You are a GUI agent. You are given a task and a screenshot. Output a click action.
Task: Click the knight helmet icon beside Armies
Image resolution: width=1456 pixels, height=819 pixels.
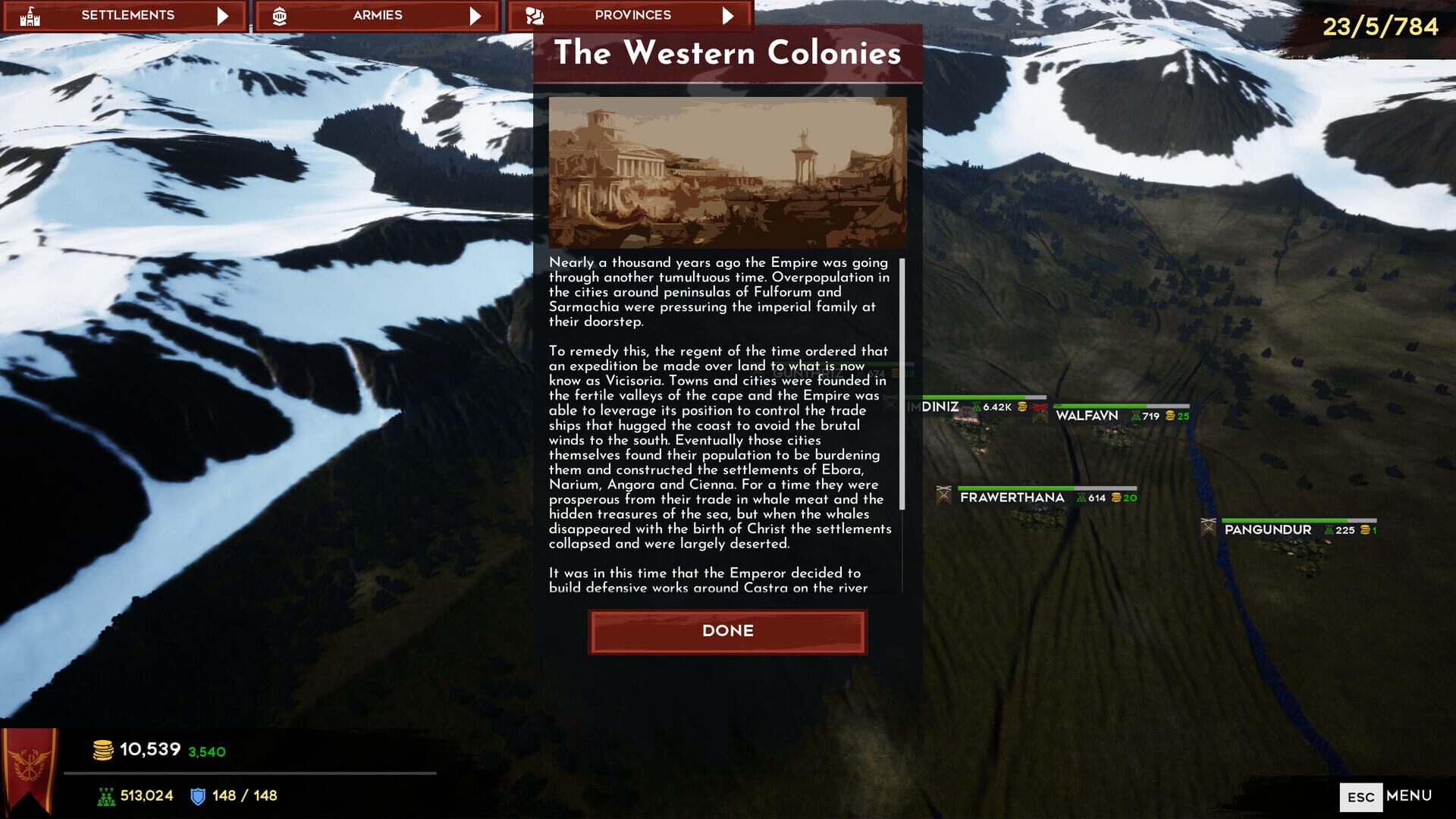click(281, 14)
